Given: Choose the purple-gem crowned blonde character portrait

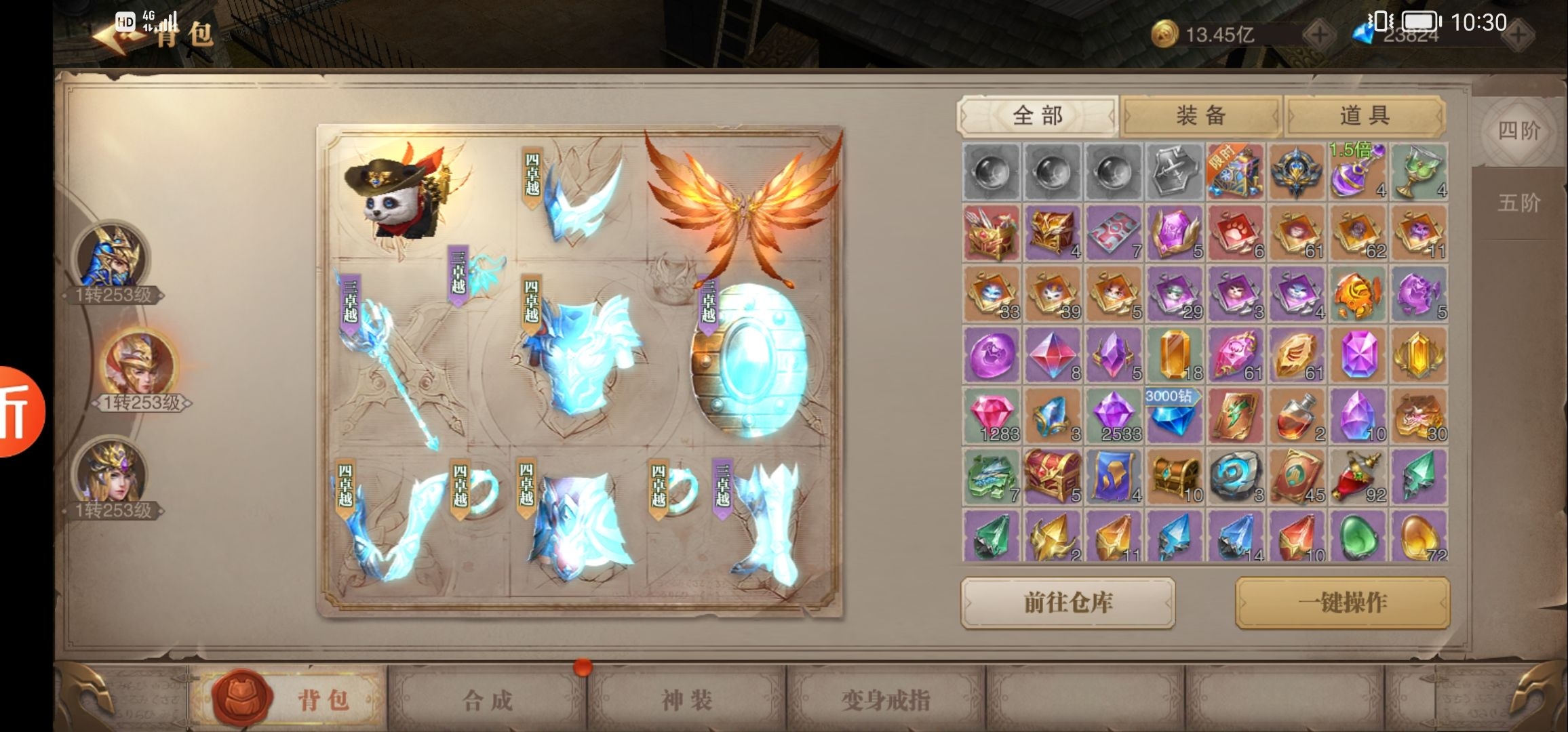Looking at the screenshot, I should [x=111, y=472].
